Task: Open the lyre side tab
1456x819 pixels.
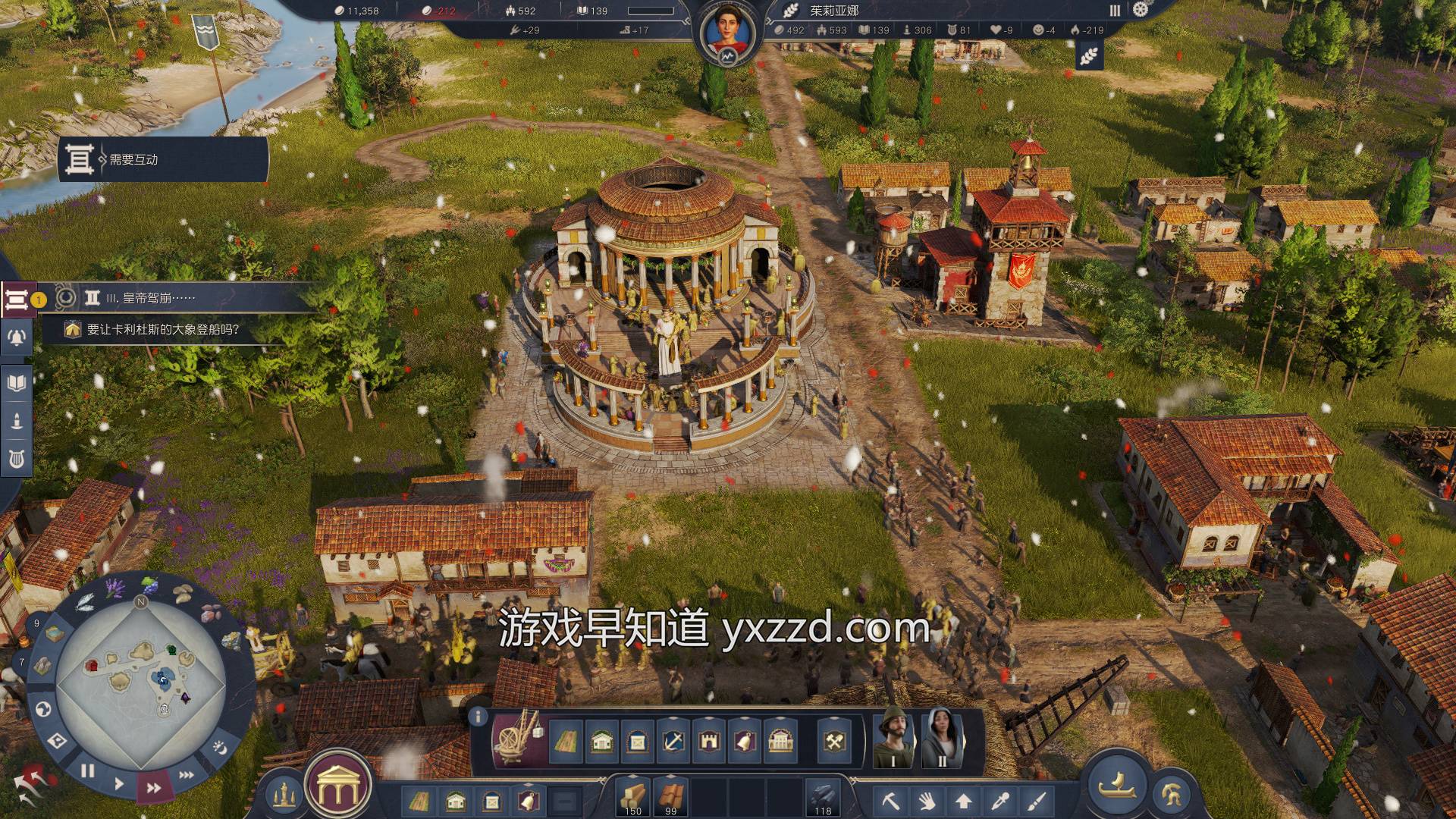Action: tap(17, 459)
